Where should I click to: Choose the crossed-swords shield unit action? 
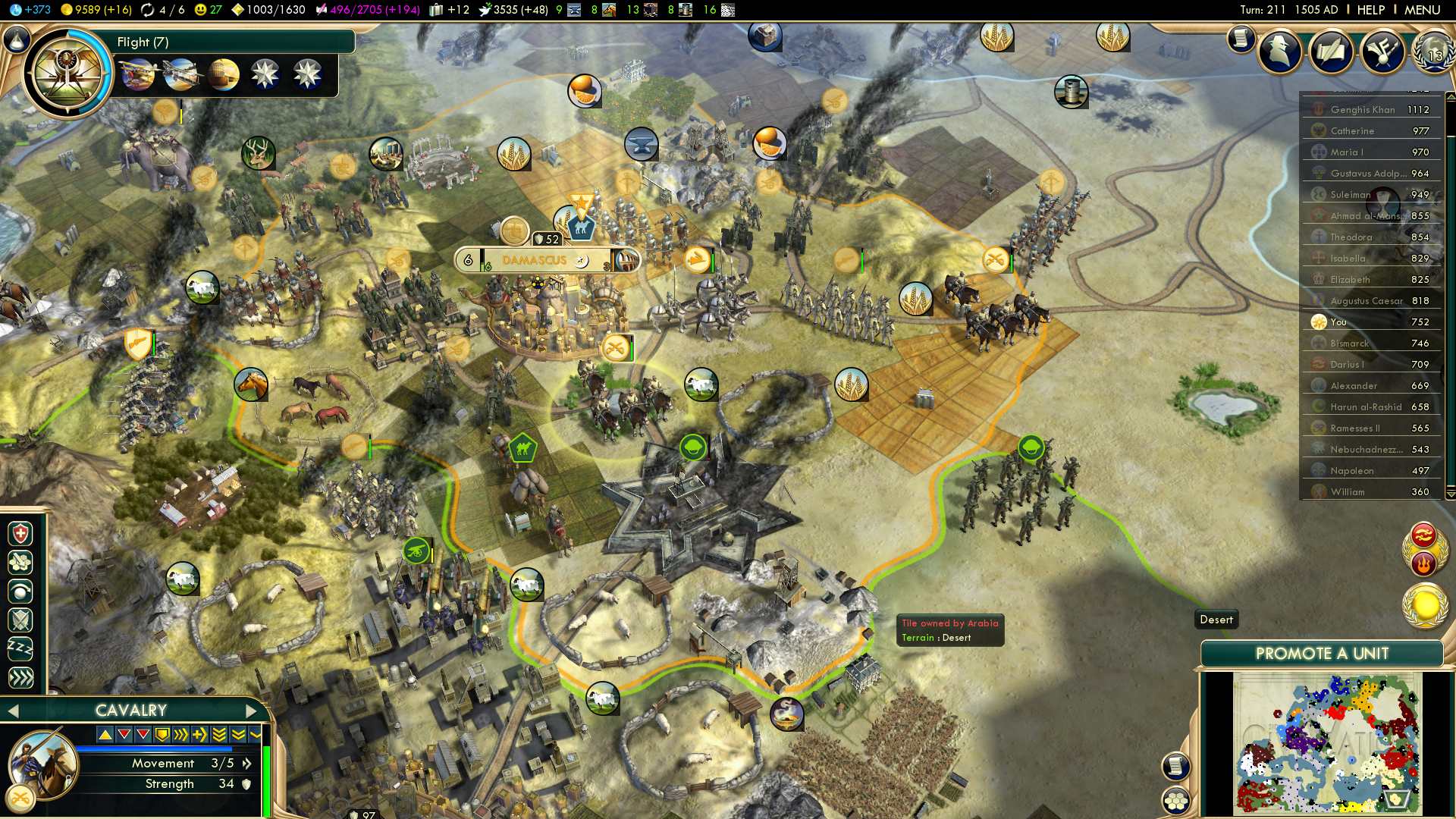(x=20, y=620)
